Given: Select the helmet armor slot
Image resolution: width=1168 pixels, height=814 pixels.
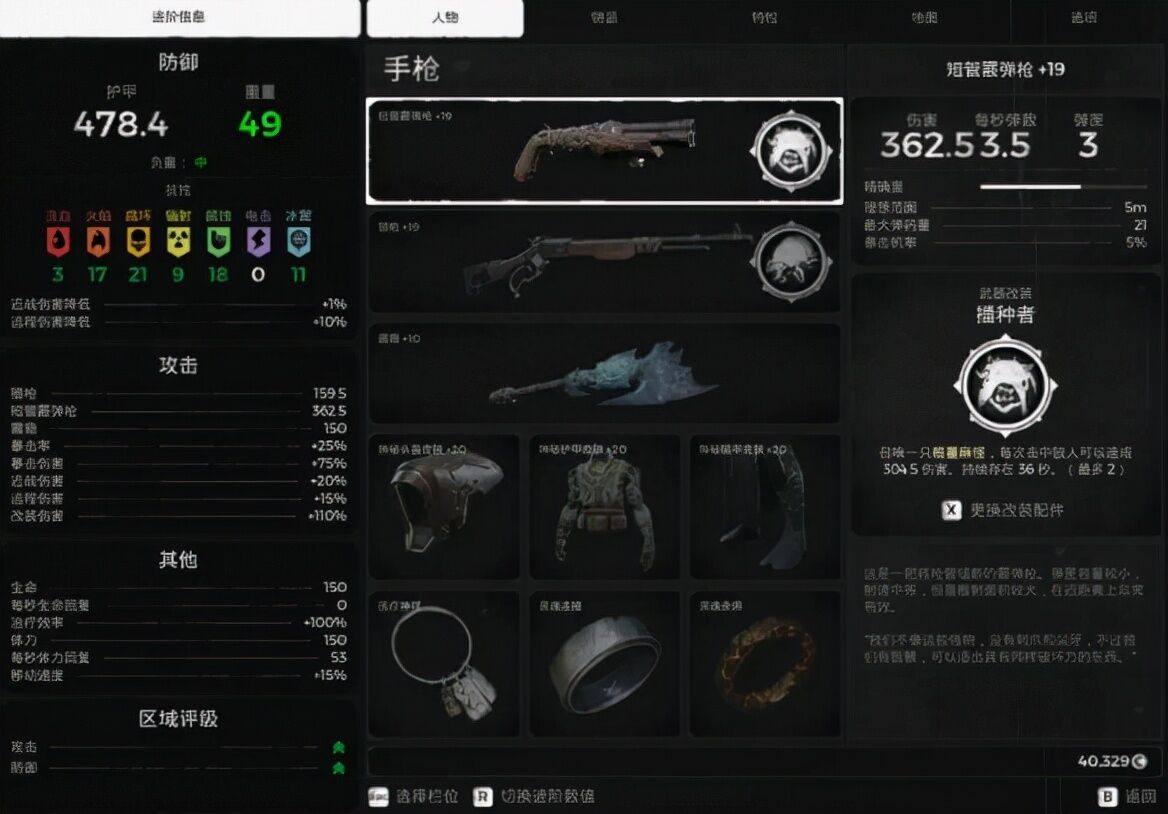Looking at the screenshot, I should tap(444, 506).
